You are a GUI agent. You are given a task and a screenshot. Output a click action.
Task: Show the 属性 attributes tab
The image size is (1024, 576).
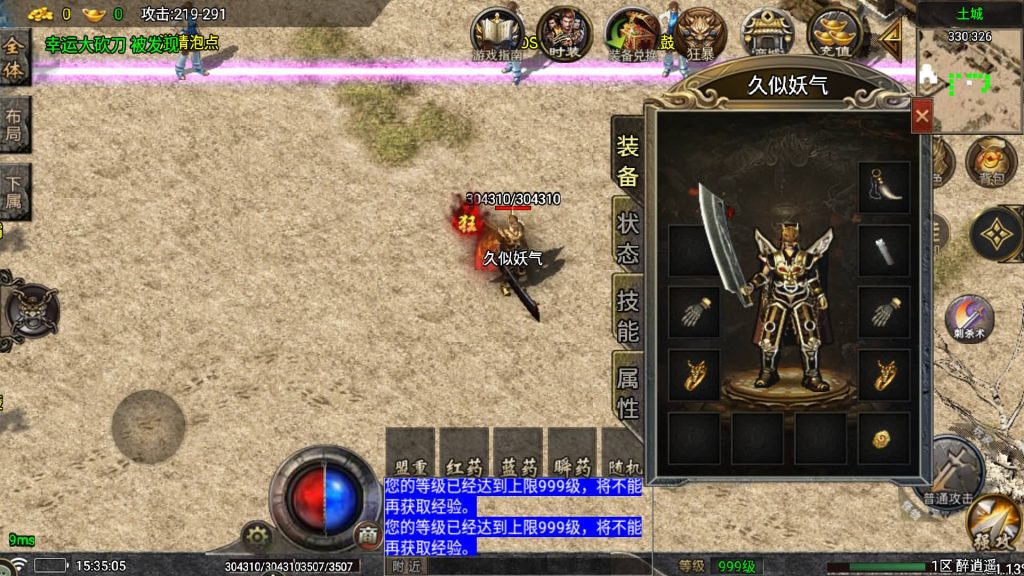[x=627, y=391]
